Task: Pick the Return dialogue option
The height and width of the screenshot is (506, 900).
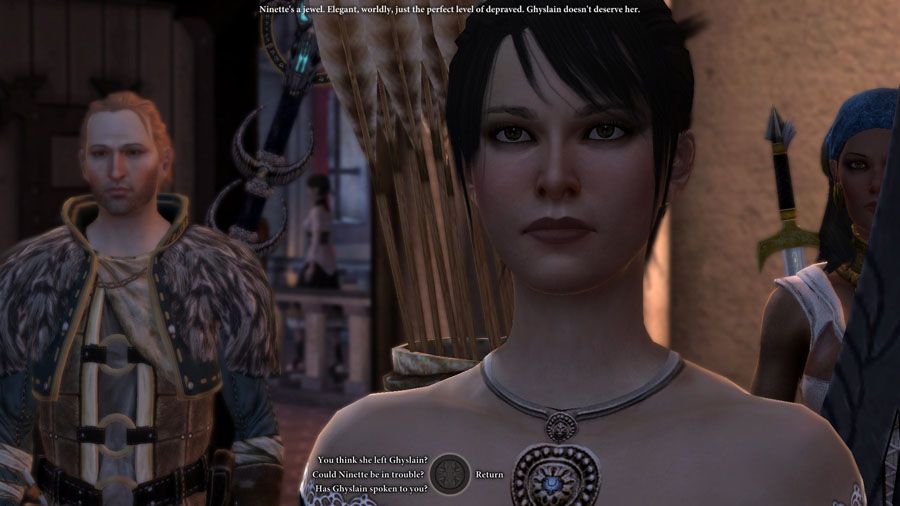Action: [x=489, y=474]
